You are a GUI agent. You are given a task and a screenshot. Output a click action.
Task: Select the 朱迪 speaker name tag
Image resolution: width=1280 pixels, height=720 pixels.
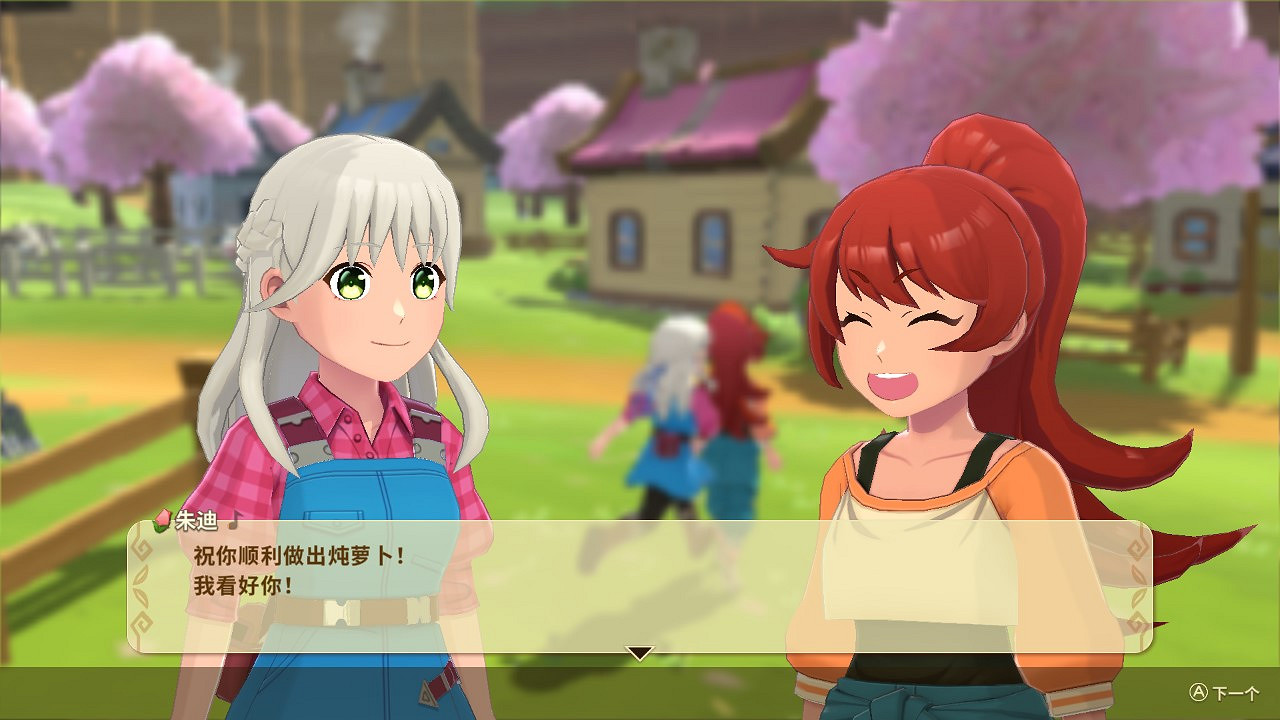(x=197, y=520)
